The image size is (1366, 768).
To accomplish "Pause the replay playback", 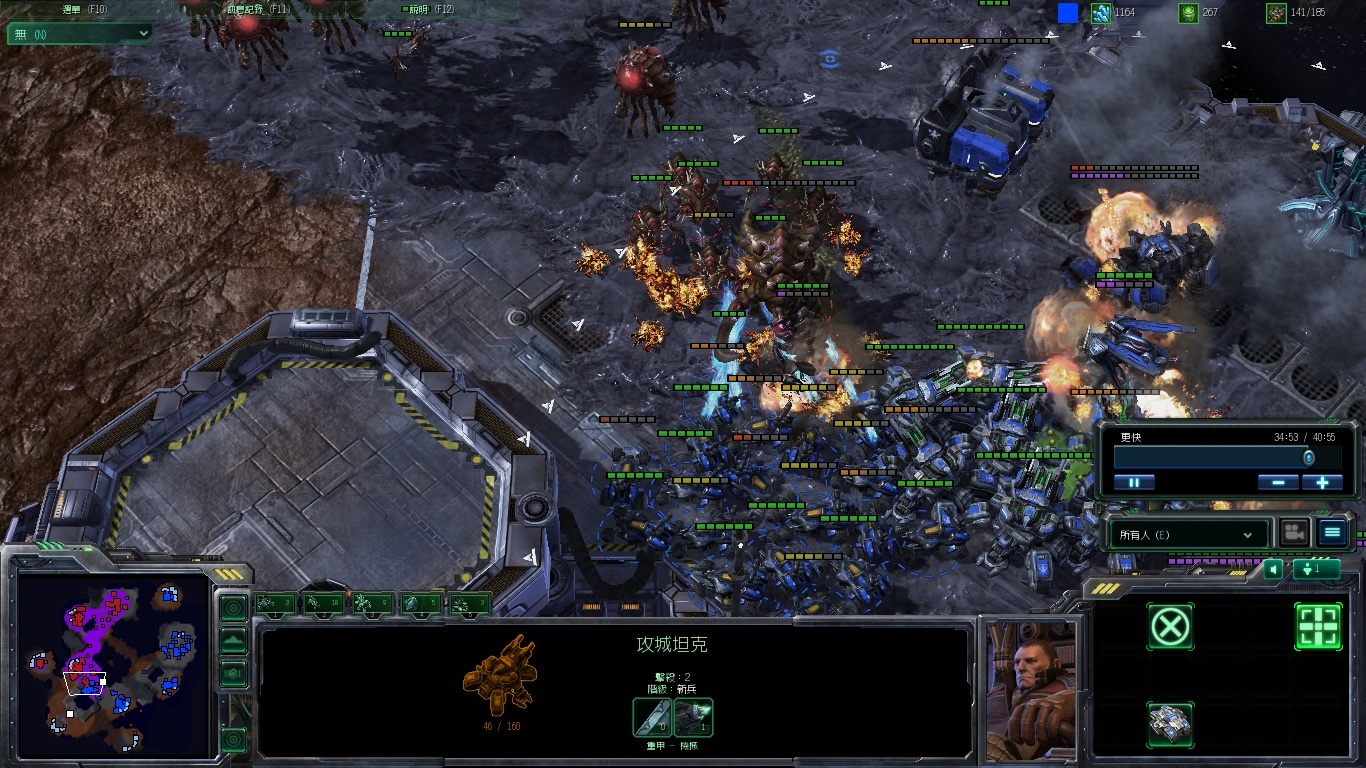I will [1134, 482].
